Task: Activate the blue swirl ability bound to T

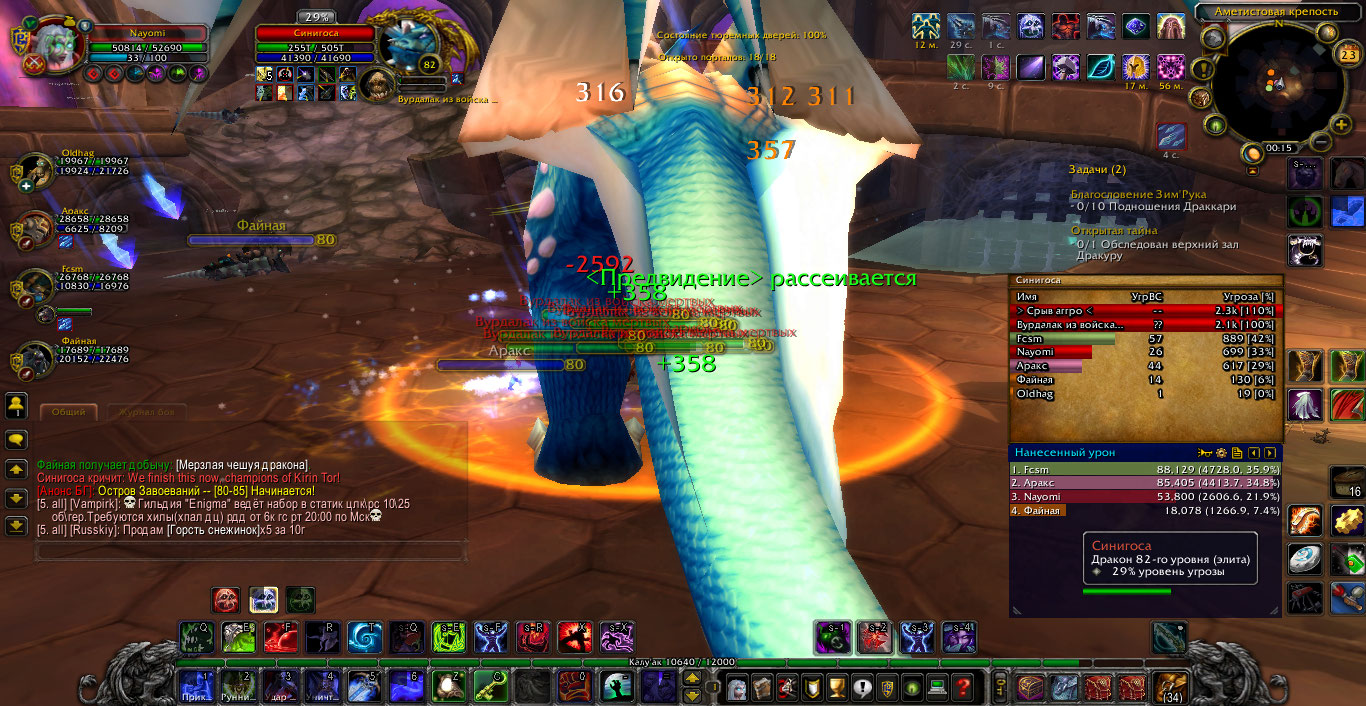Action: [x=364, y=637]
